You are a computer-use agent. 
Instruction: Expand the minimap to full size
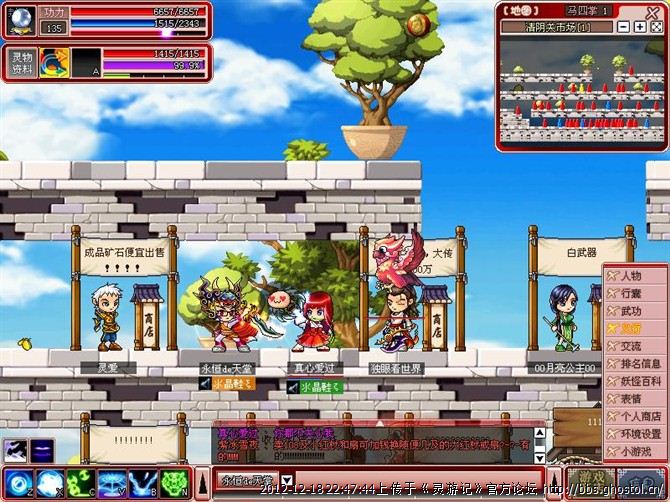pyautogui.click(x=656, y=27)
